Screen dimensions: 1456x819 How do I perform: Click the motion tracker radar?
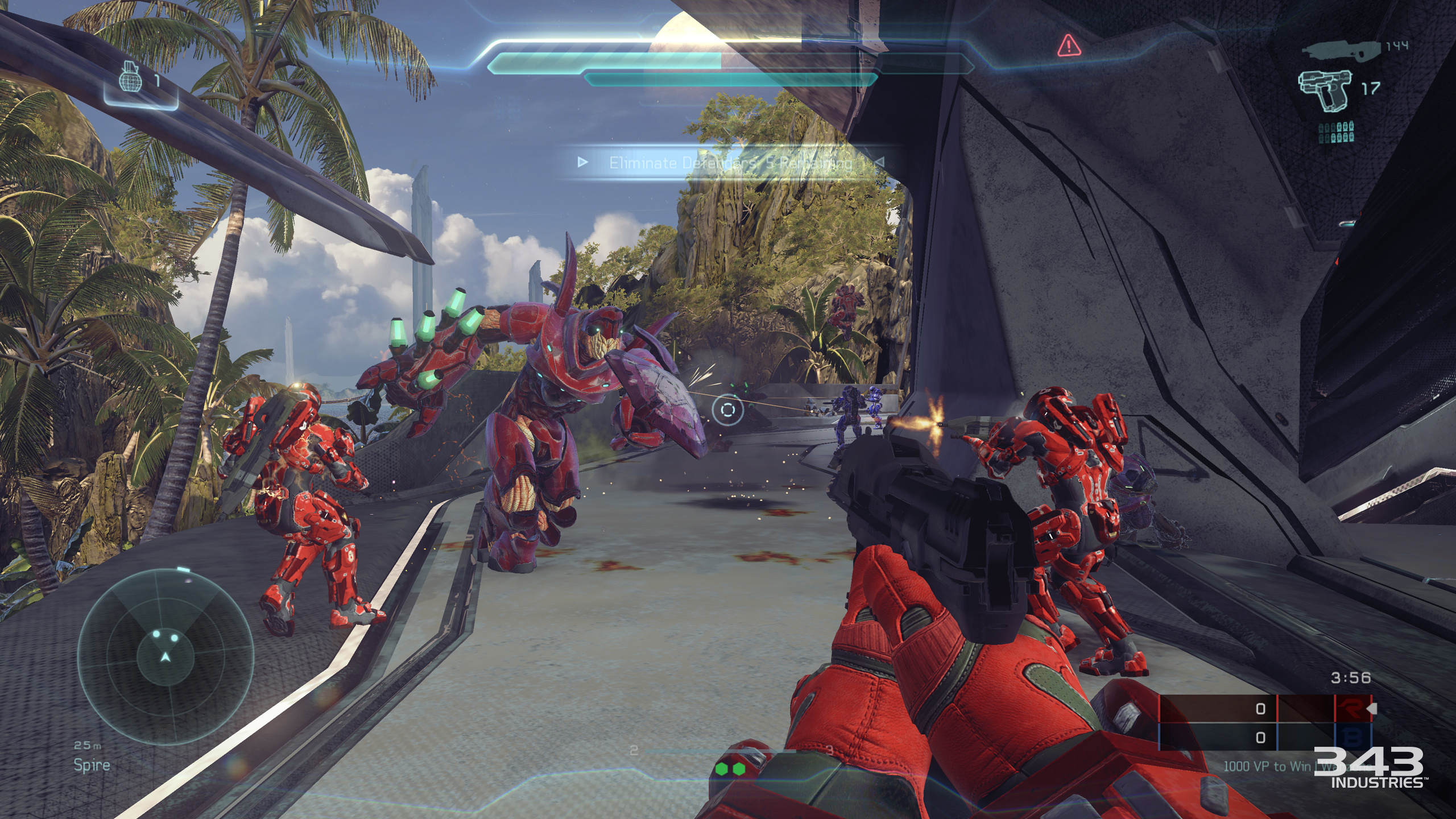165,657
